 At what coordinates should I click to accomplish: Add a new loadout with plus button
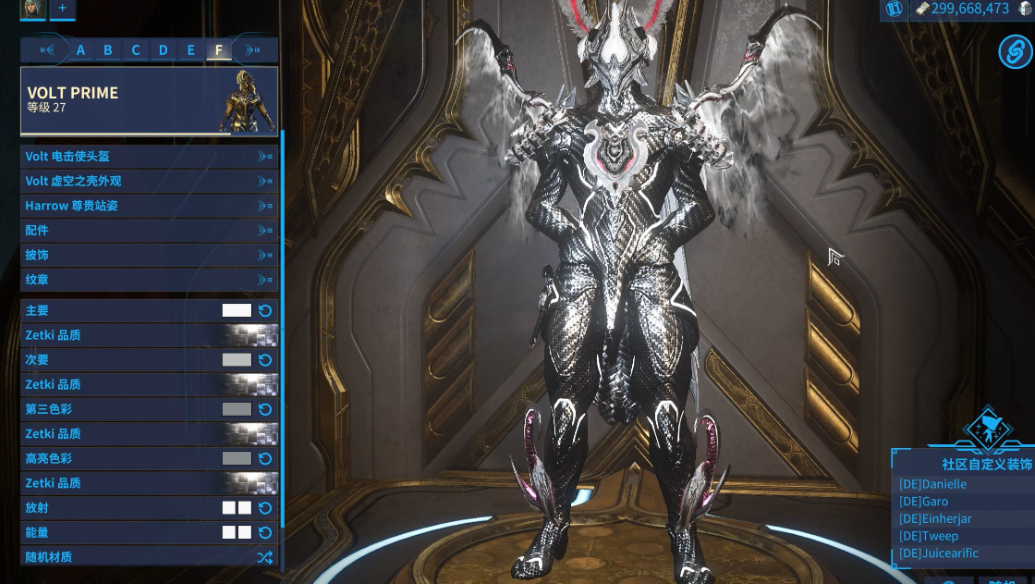[62, 8]
